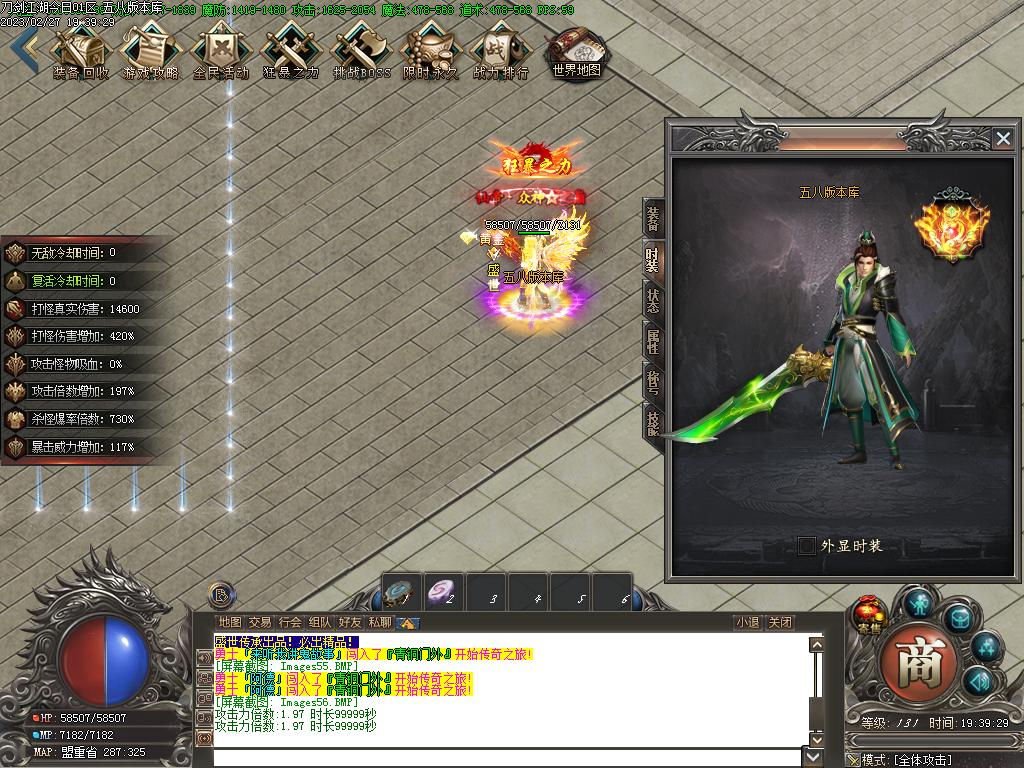Viewport: 1024px width, 768px height.
Task: Open the 世界地图 world map
Action: pos(577,50)
